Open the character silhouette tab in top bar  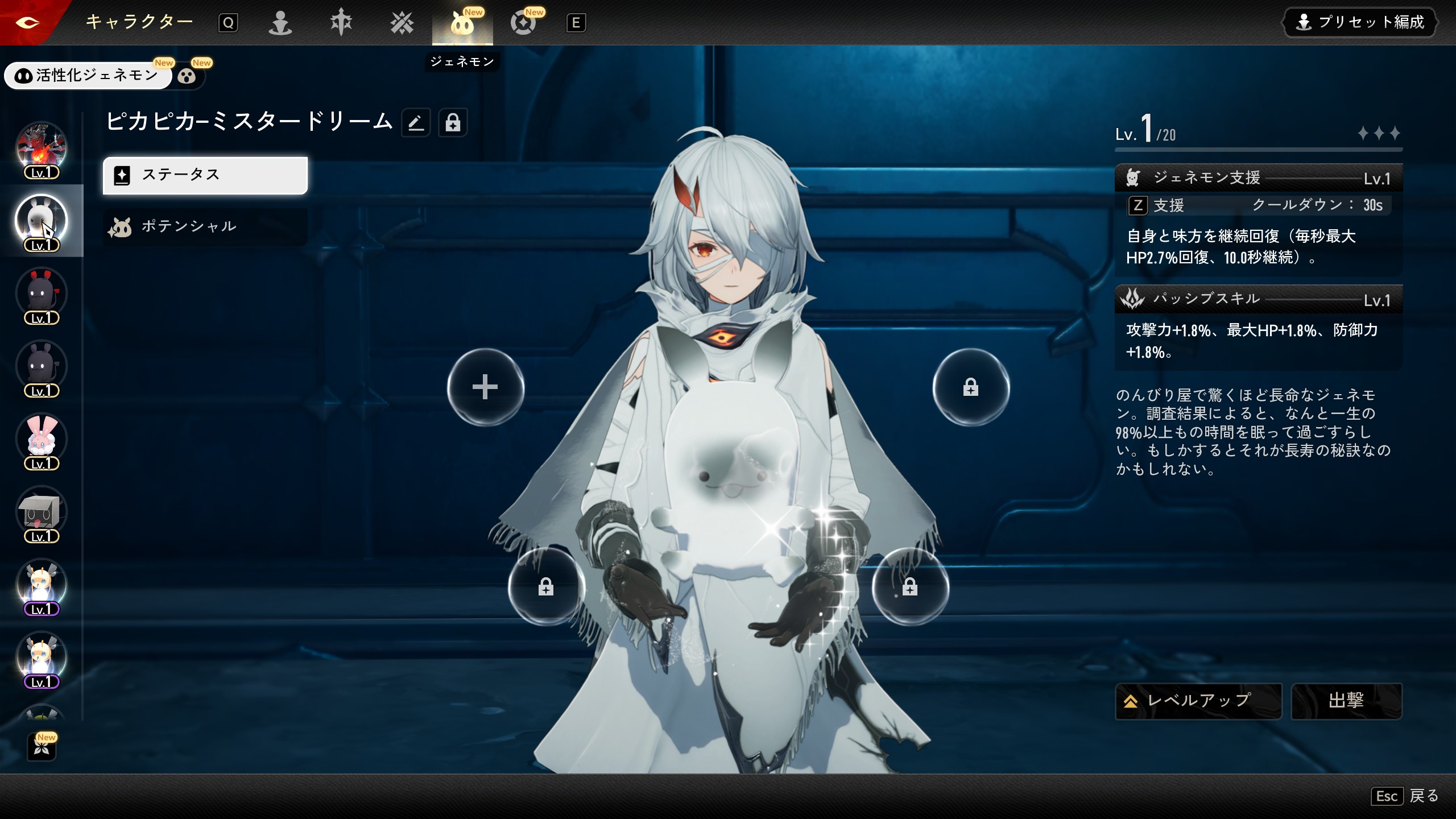[x=280, y=23]
